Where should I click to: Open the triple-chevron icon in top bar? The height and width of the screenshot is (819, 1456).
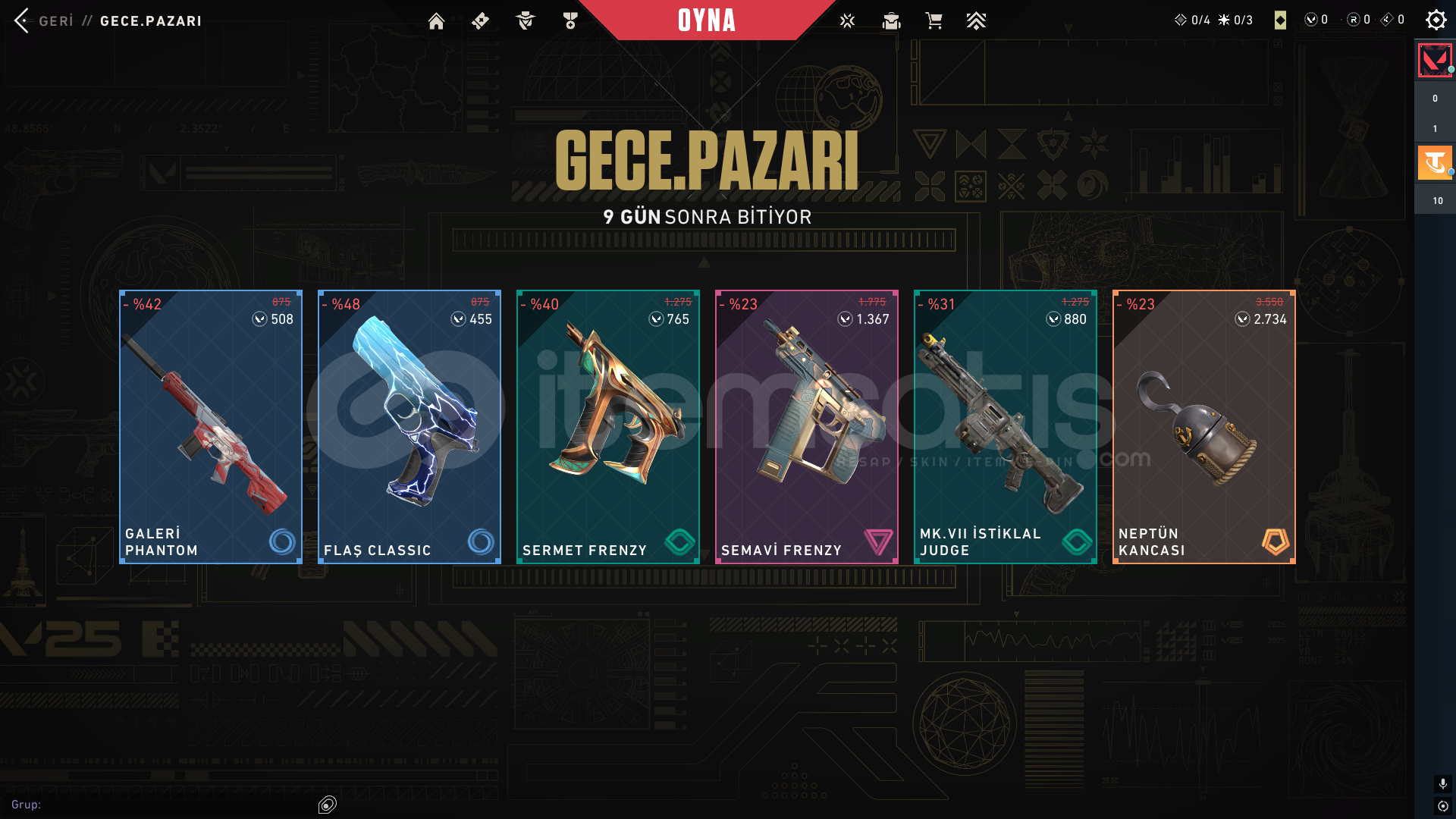[976, 21]
